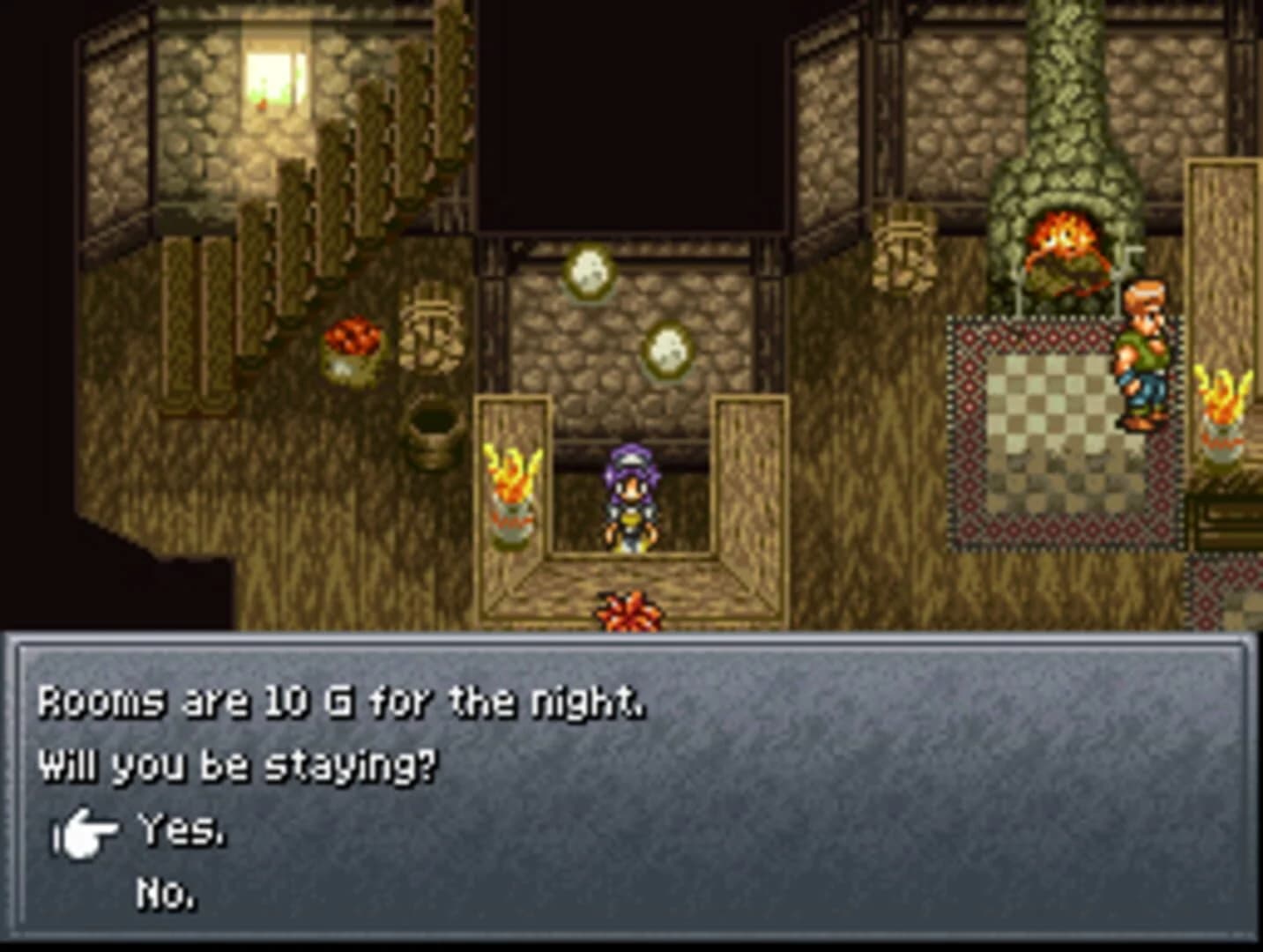Click the lit window at the top left
Viewport: 1263px width, 952px height.
(273, 79)
